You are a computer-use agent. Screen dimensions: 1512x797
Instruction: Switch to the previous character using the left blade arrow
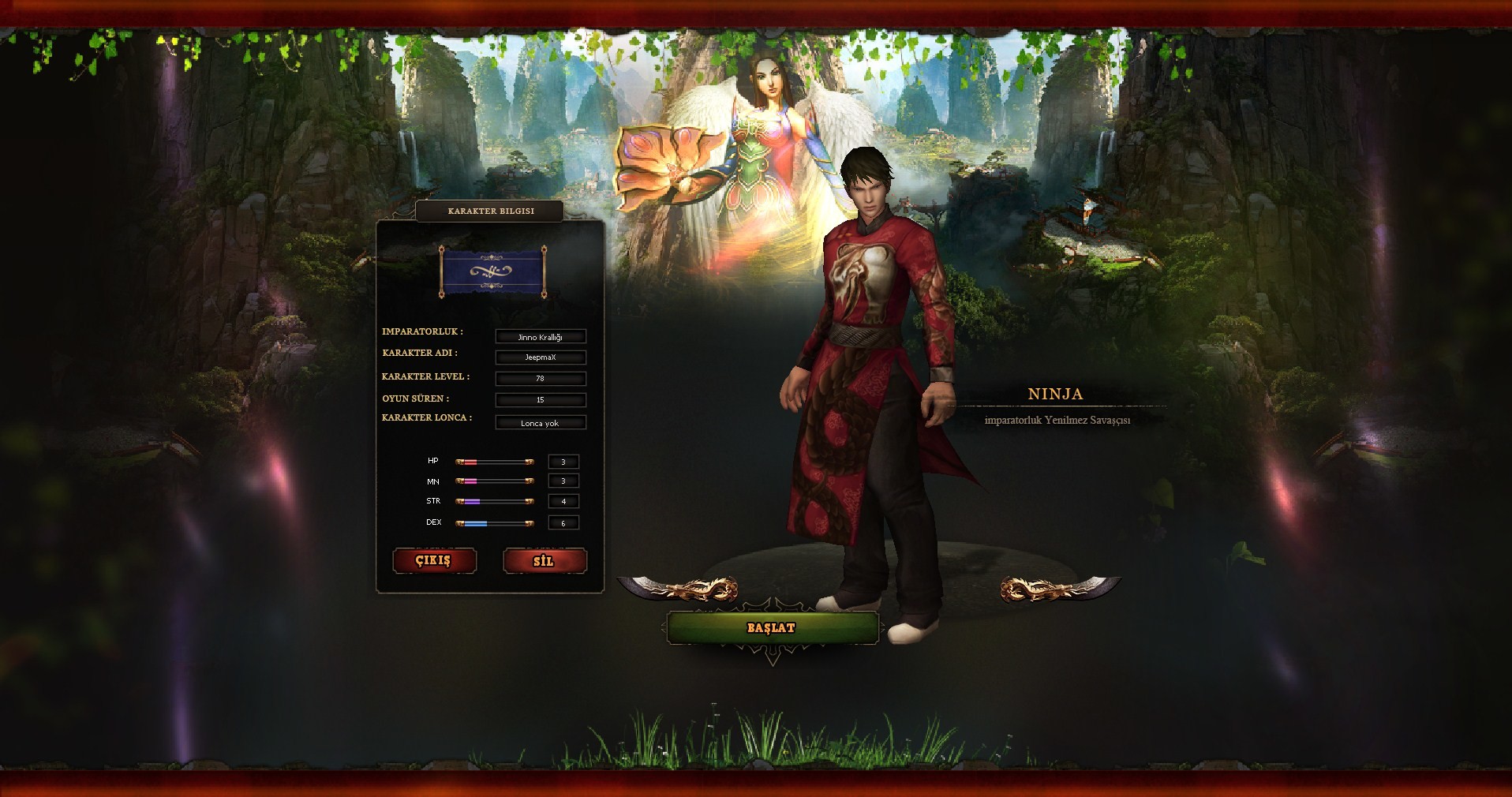(x=678, y=589)
